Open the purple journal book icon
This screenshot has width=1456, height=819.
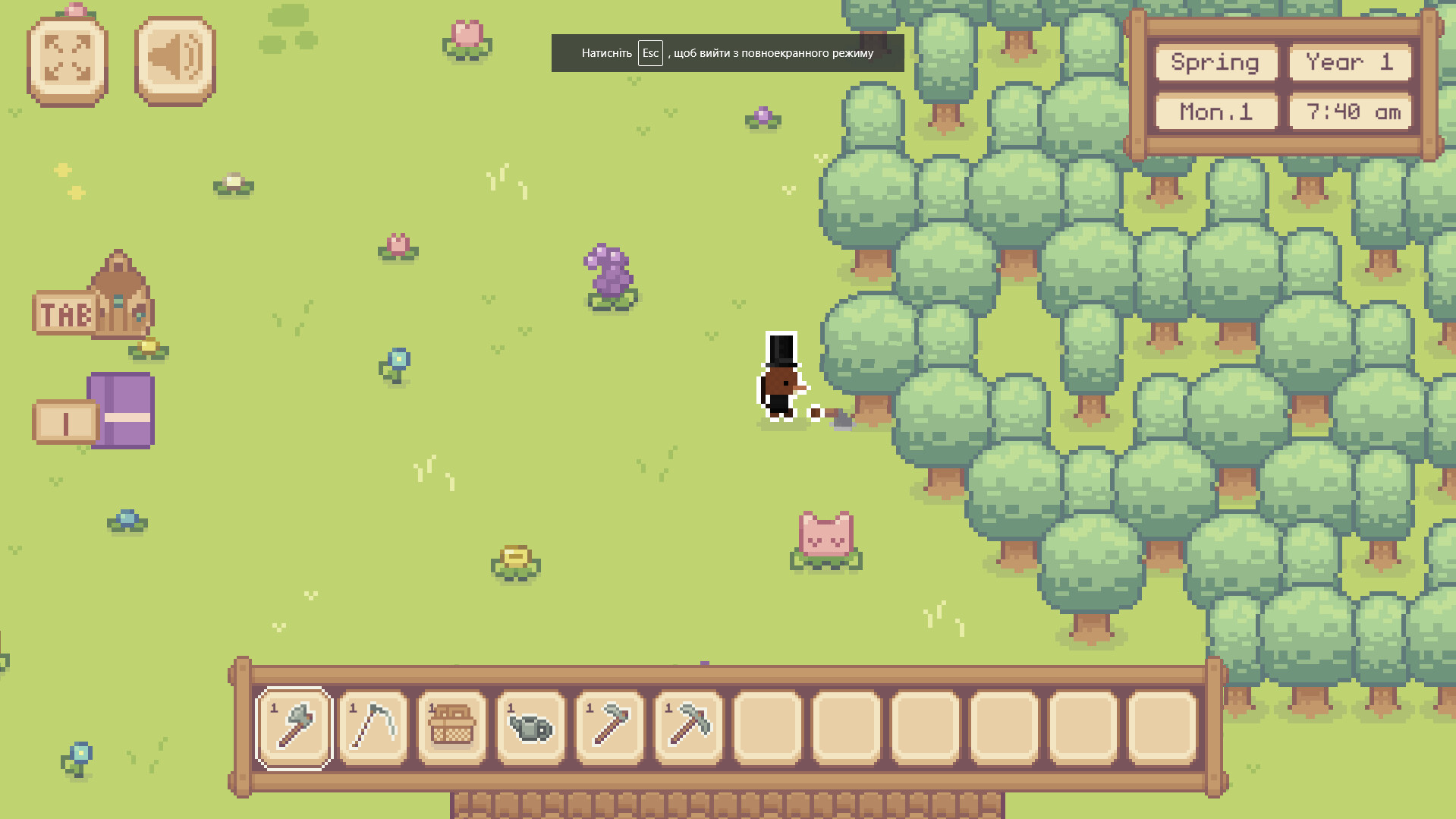(120, 410)
